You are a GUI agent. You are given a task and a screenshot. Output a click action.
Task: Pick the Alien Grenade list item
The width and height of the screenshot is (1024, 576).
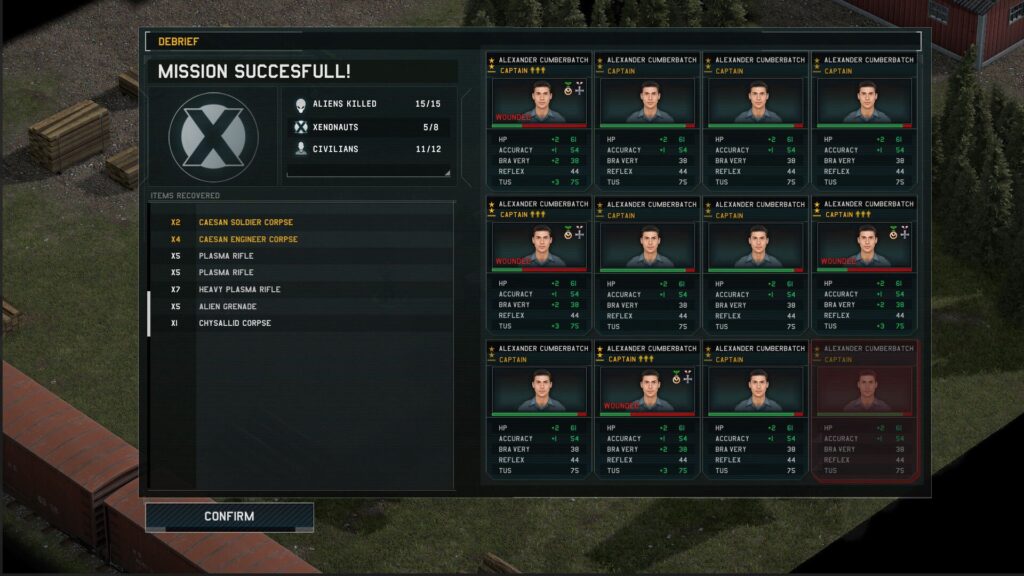pos(227,306)
